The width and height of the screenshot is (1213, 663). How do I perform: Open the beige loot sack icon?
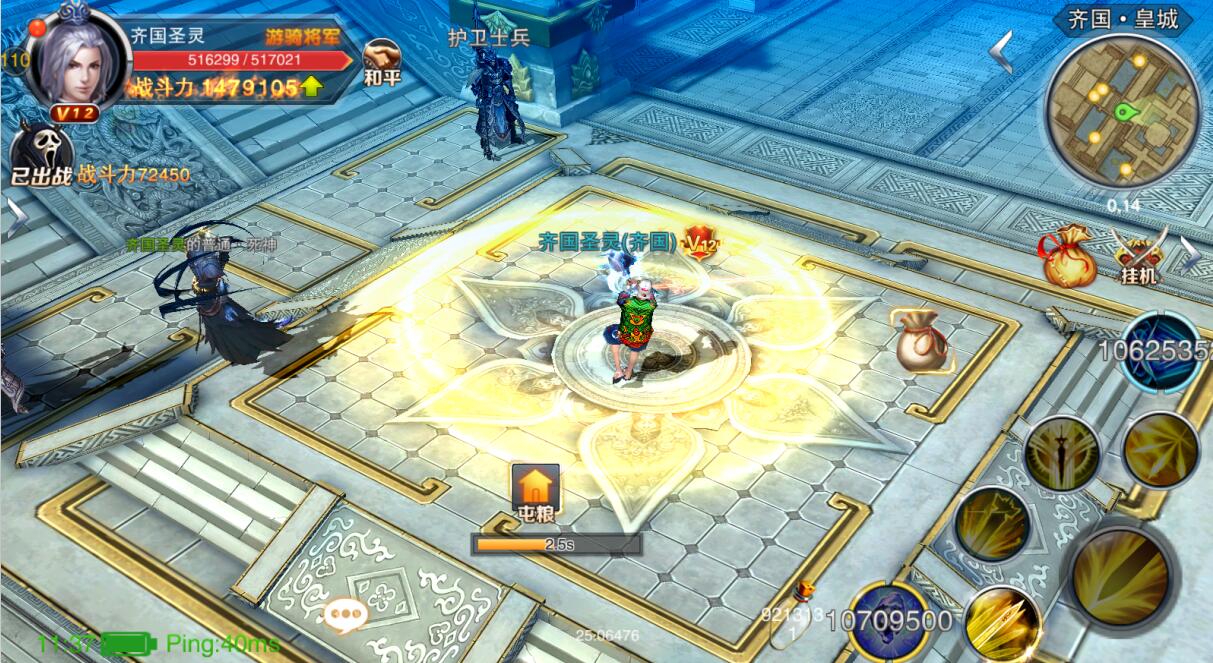coord(920,341)
